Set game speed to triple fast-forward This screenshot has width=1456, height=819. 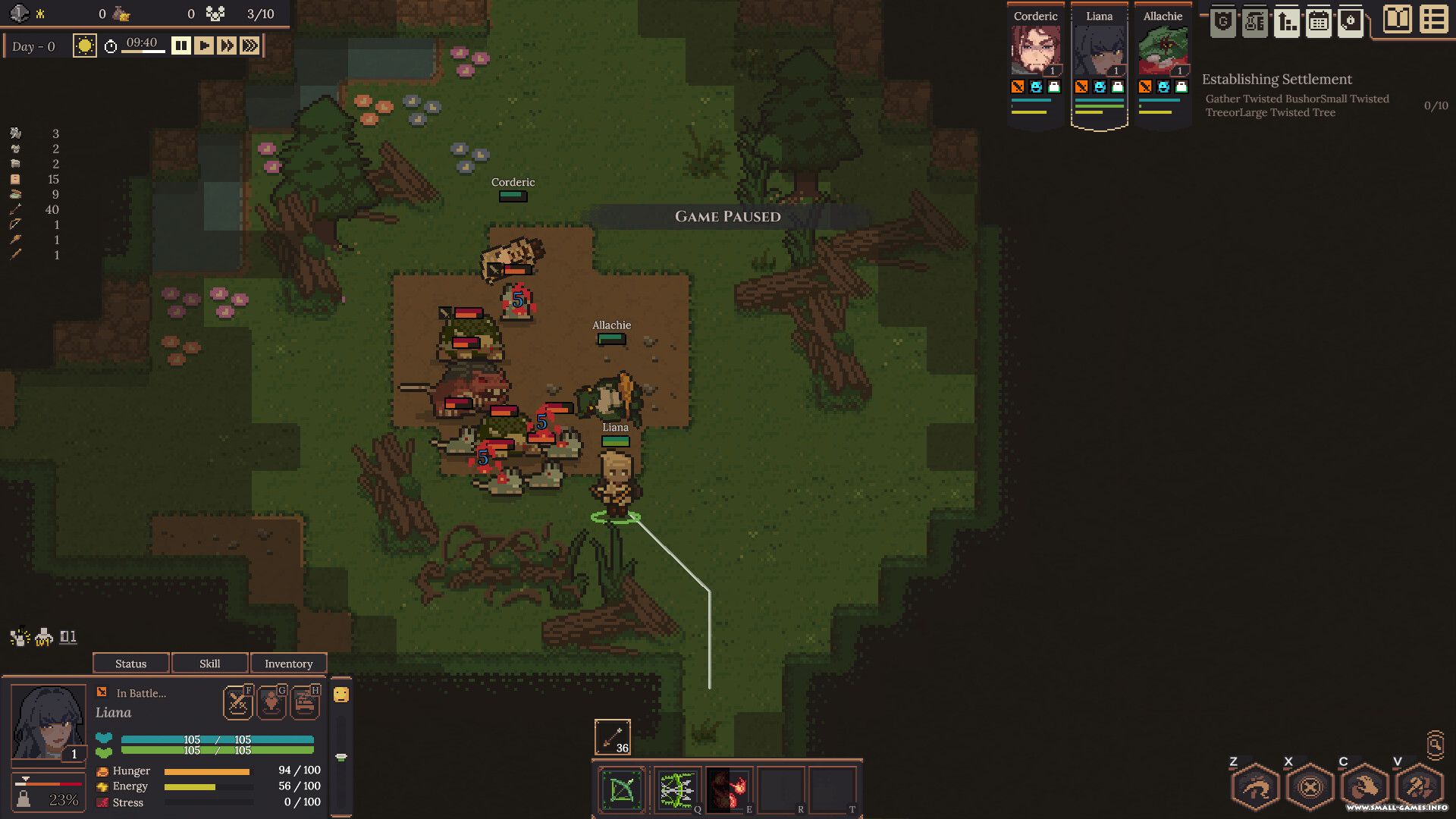point(249,46)
